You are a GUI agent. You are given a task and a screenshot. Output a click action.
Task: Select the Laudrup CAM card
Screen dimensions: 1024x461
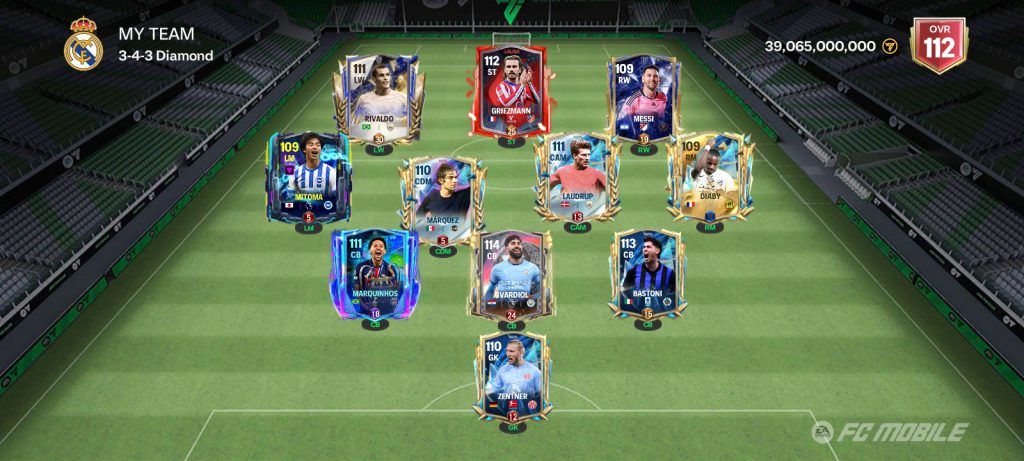coord(577,178)
